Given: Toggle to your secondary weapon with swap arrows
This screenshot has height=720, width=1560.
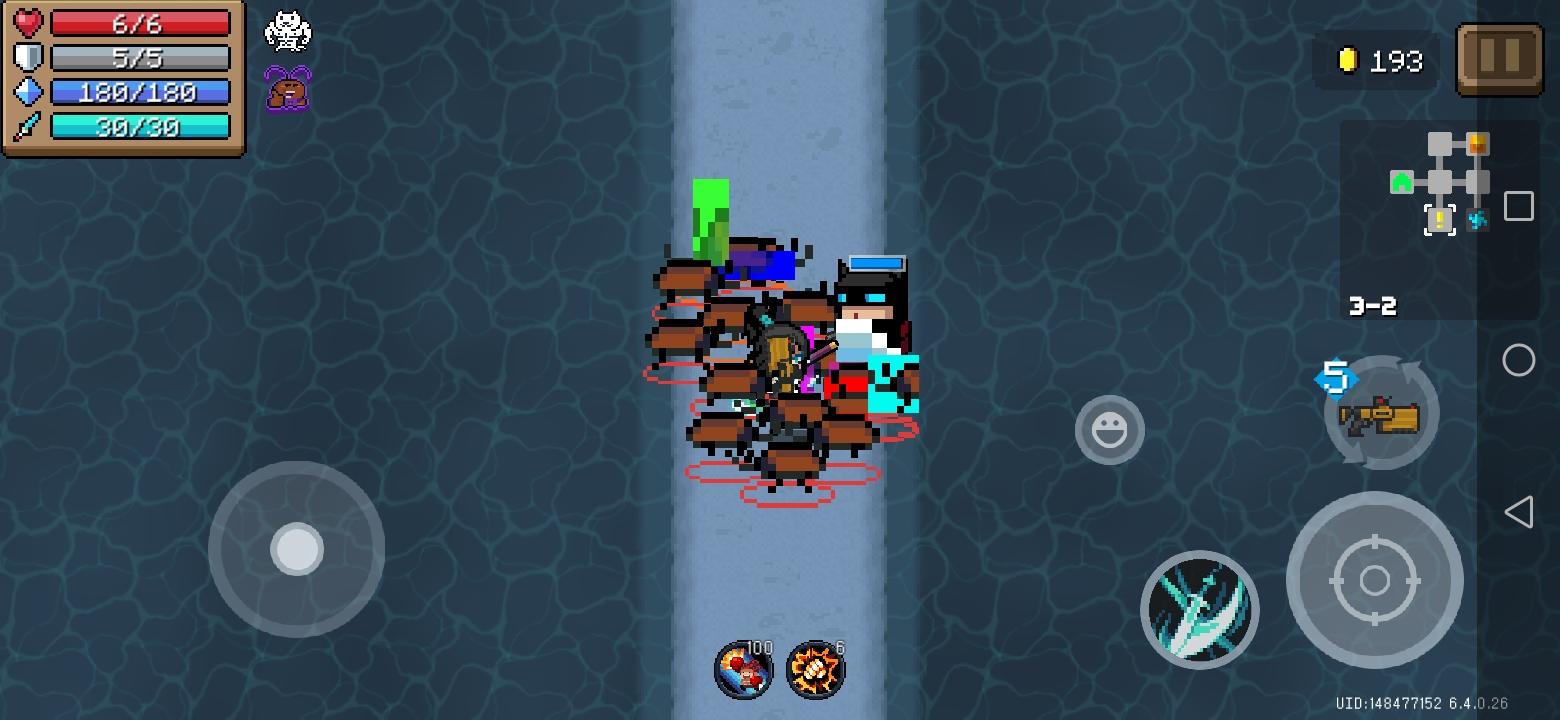Looking at the screenshot, I should 1381,412.
